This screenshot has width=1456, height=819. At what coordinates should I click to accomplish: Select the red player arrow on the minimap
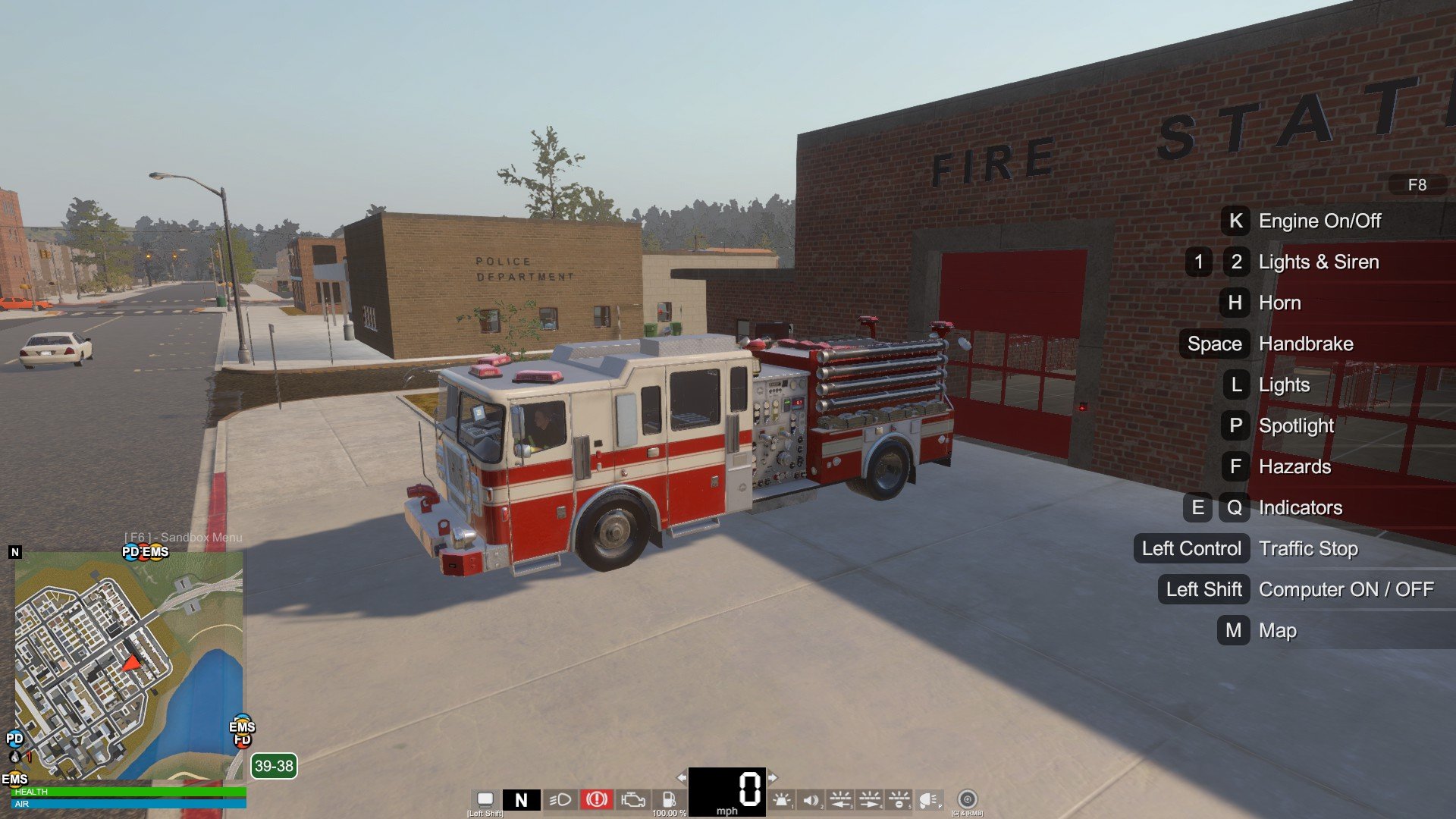pos(132,664)
